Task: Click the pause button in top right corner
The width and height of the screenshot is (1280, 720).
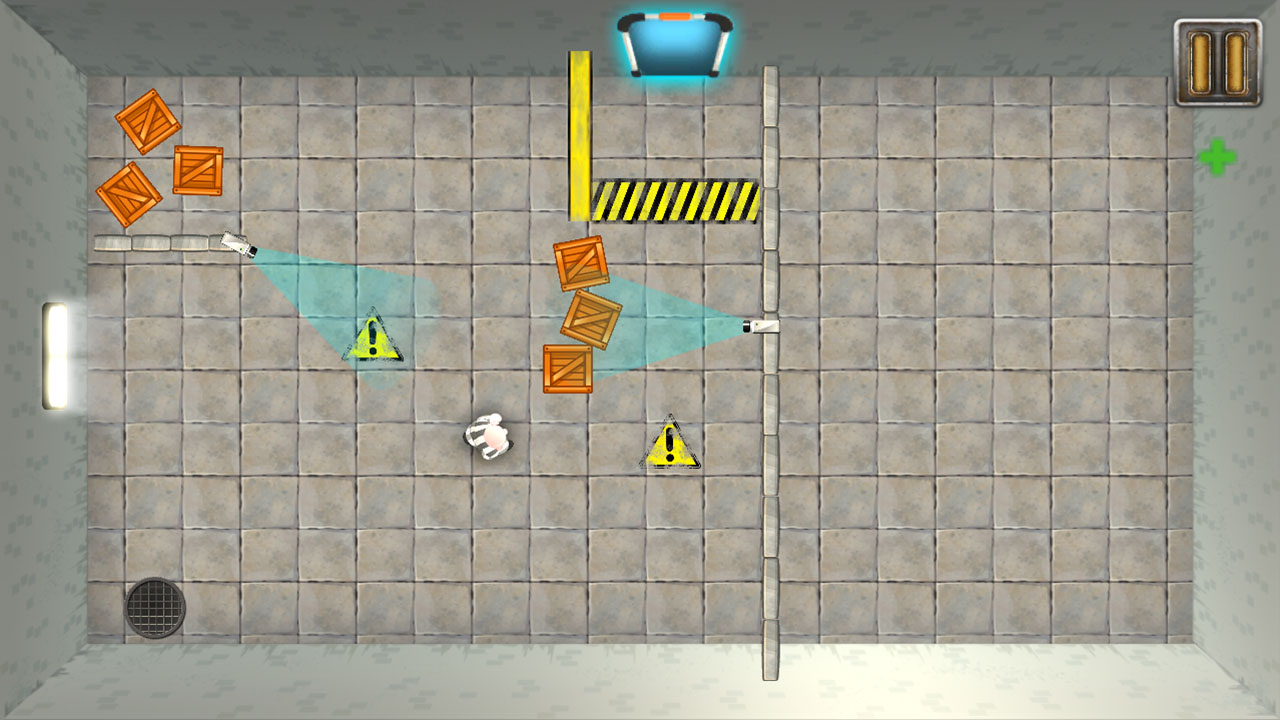Action: pos(1218,61)
